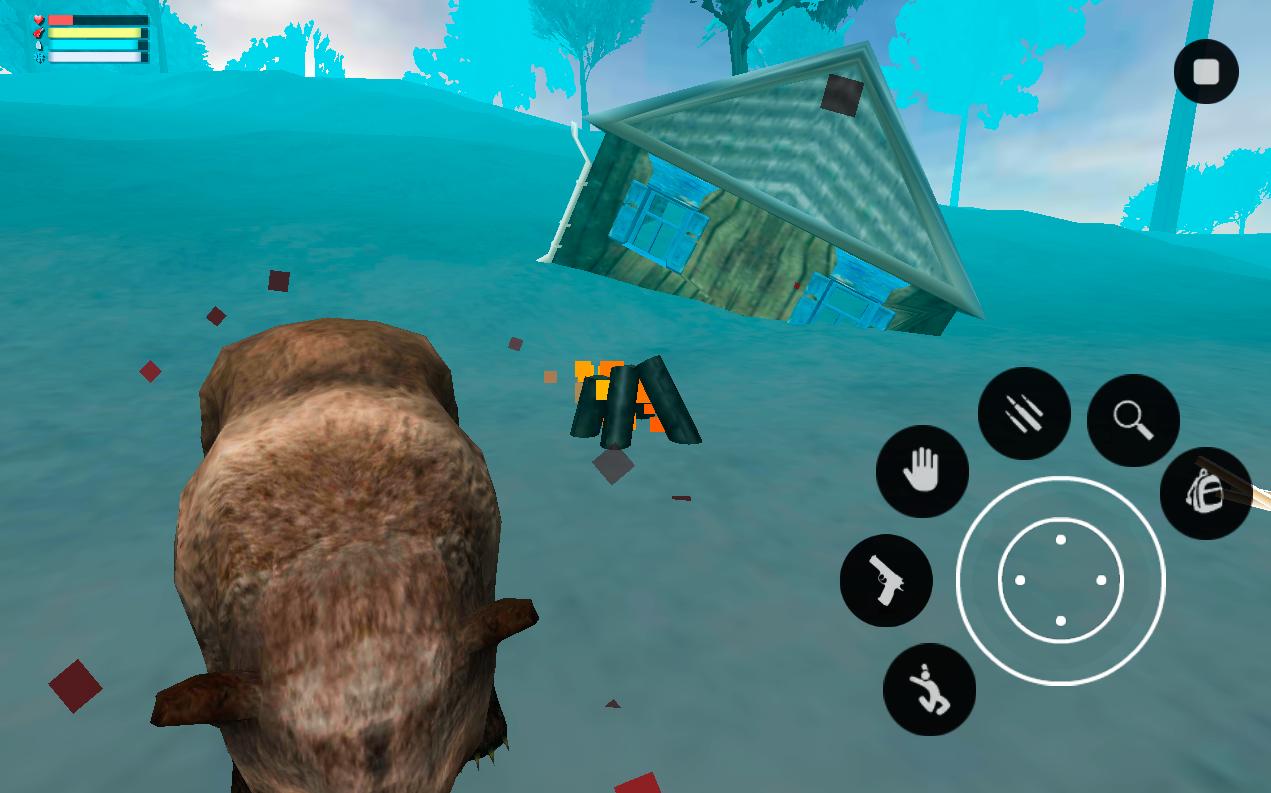Tap the center of the movement joystick
Image resolution: width=1271 pixels, height=793 pixels.
pos(1060,580)
